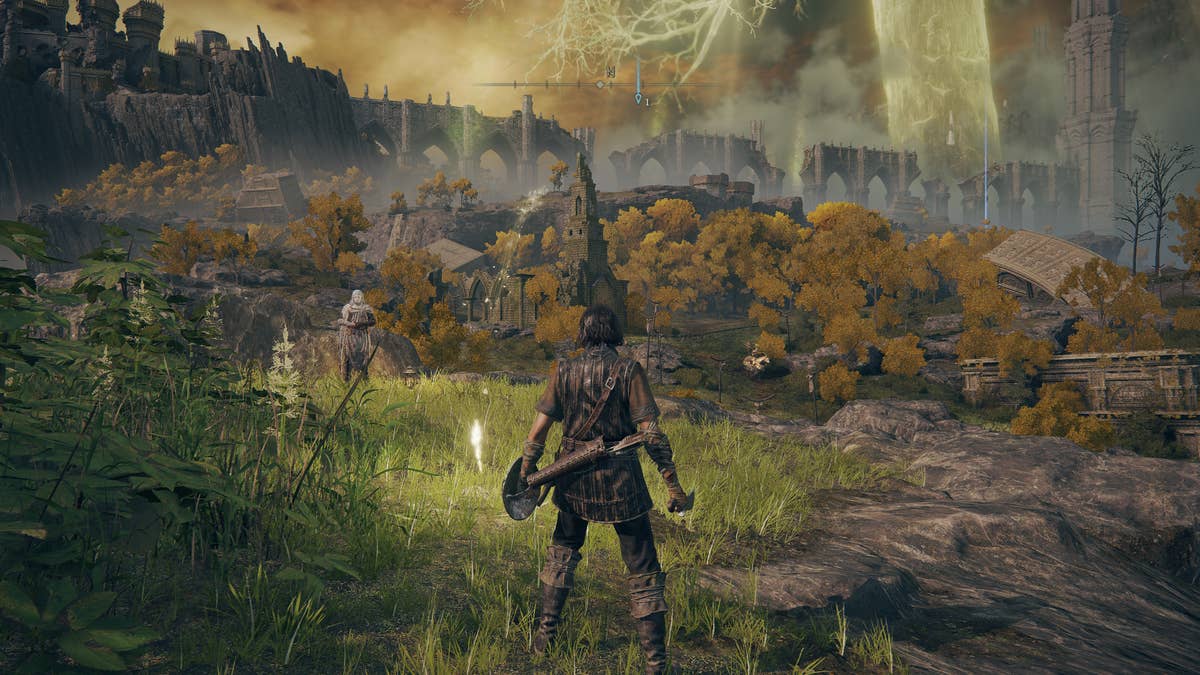Click the north indicator on the compass
The width and height of the screenshot is (1200, 675).
click(609, 72)
